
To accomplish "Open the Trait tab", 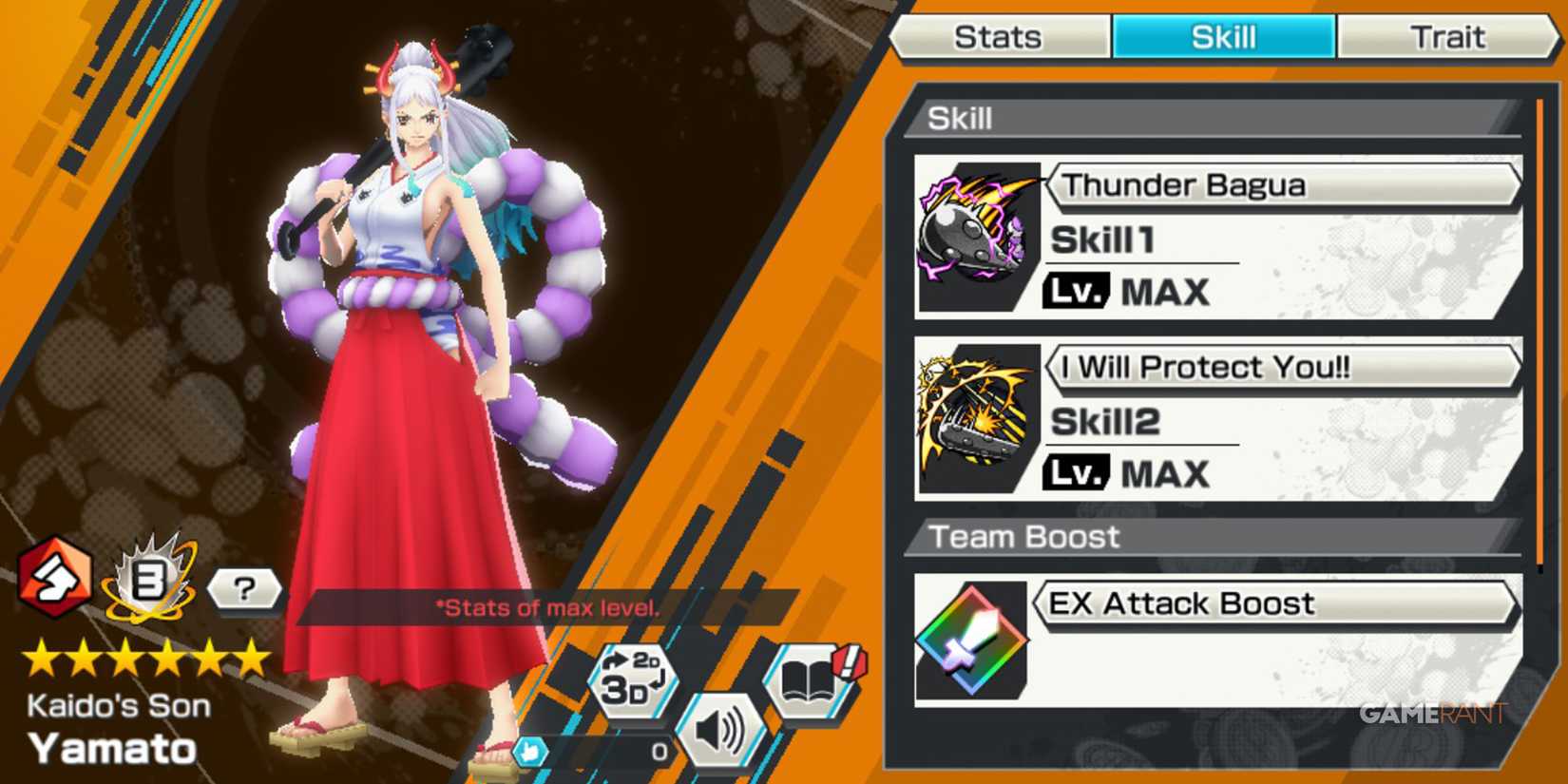I will [1451, 37].
